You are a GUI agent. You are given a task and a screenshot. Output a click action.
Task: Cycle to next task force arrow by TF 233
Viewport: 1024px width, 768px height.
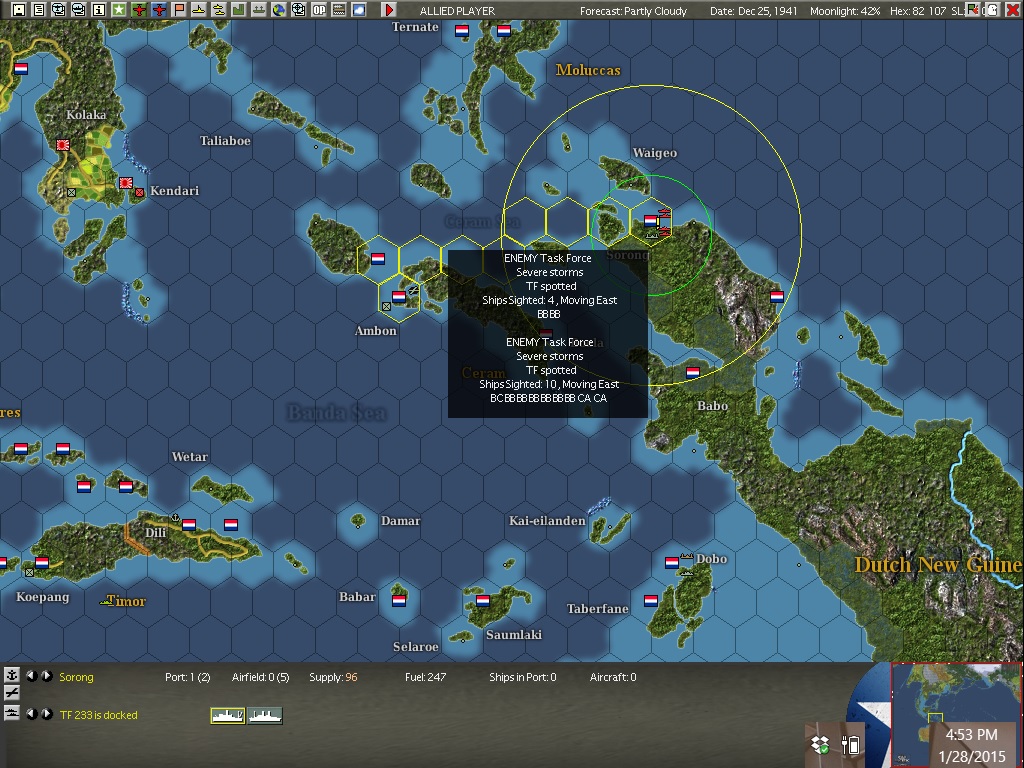pyautogui.click(x=46, y=714)
